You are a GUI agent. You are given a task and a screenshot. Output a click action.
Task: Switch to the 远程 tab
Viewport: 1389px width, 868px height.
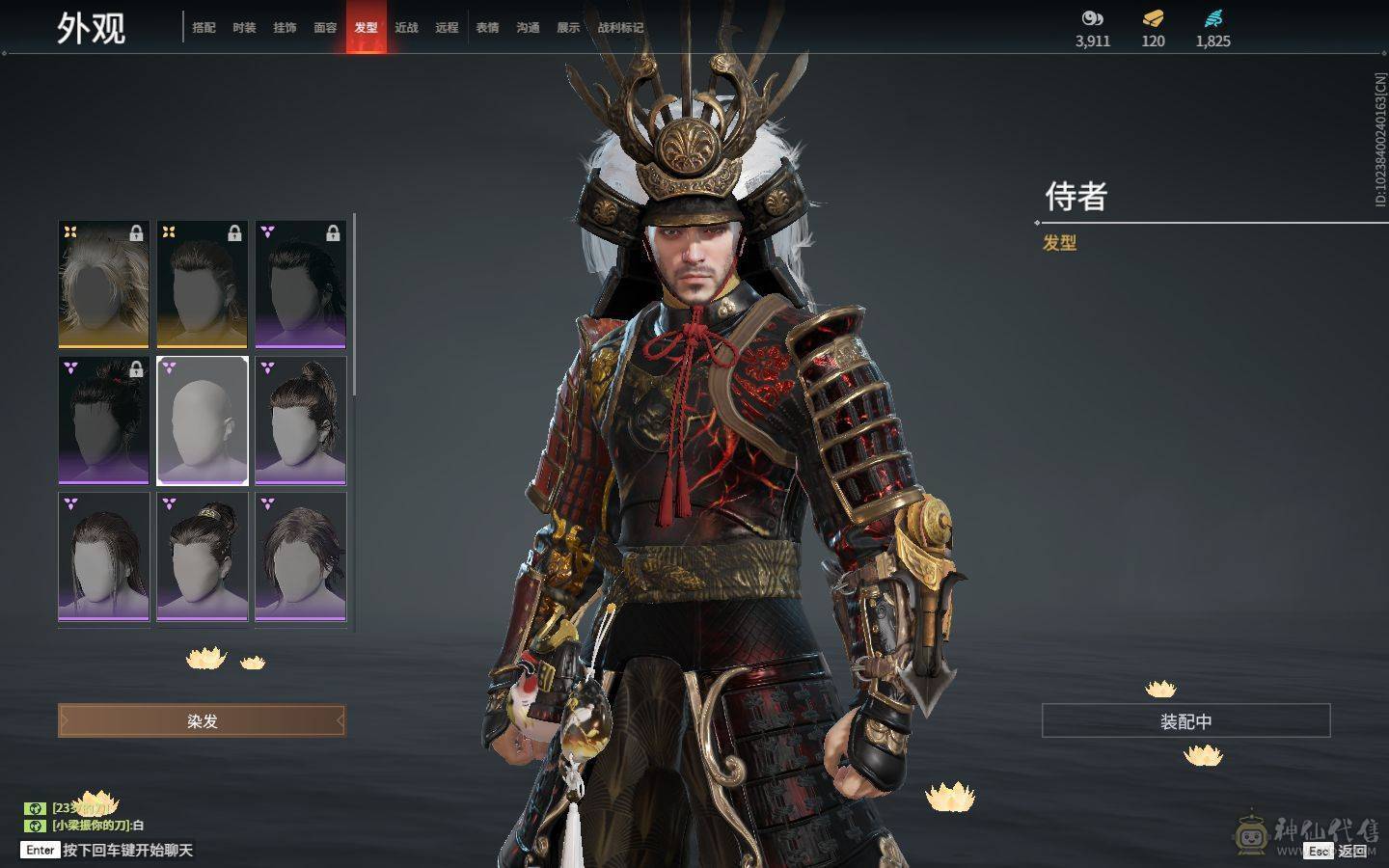[x=447, y=28]
